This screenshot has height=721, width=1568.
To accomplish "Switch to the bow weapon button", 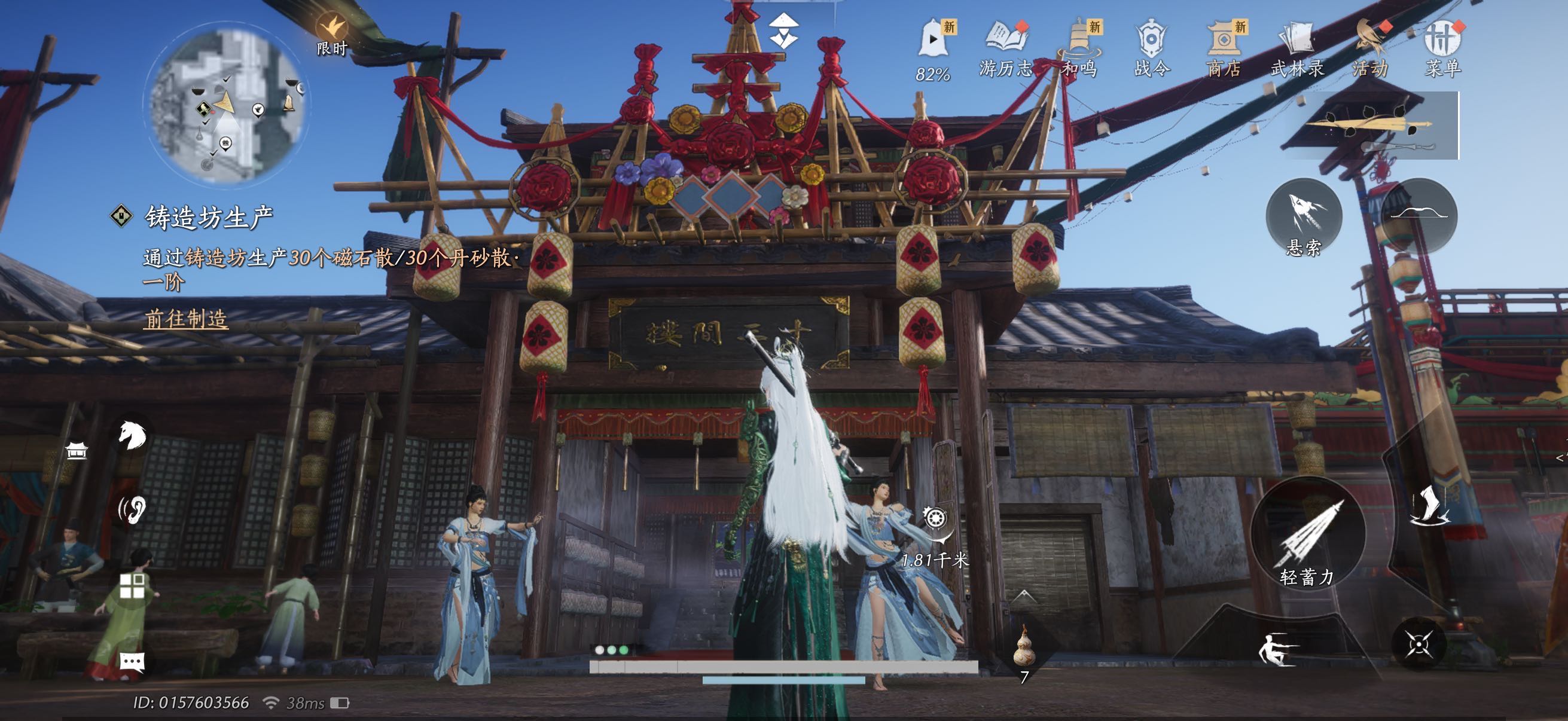I will [1419, 215].
